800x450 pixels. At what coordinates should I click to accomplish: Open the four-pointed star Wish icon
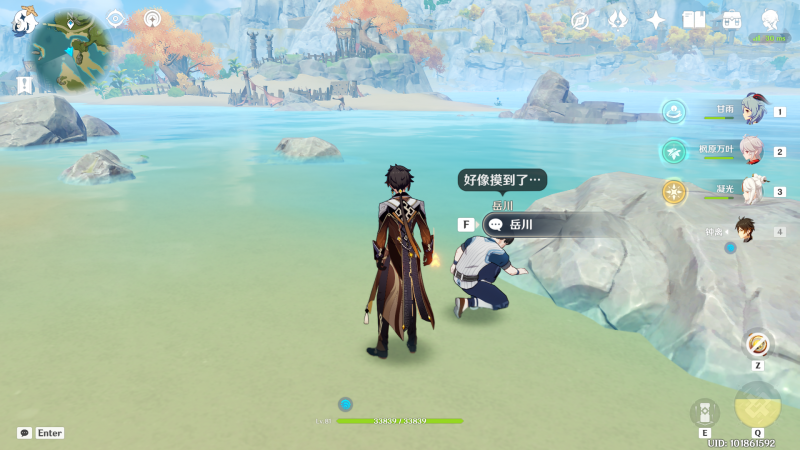coord(656,20)
